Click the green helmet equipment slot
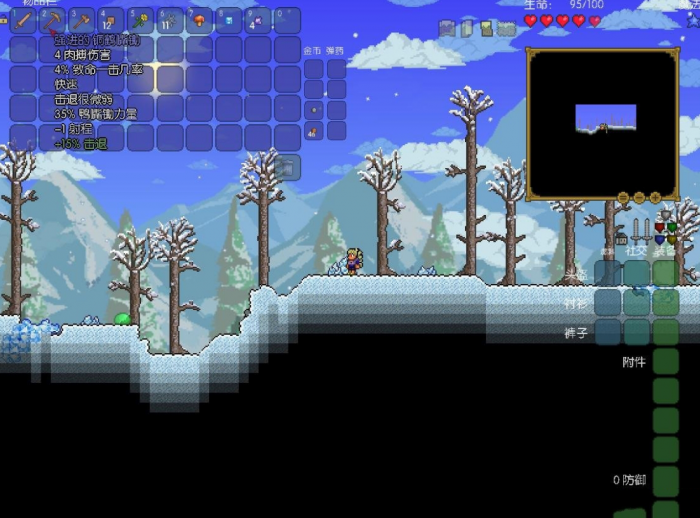Screen dimensions: 700x518 point(666,273)
